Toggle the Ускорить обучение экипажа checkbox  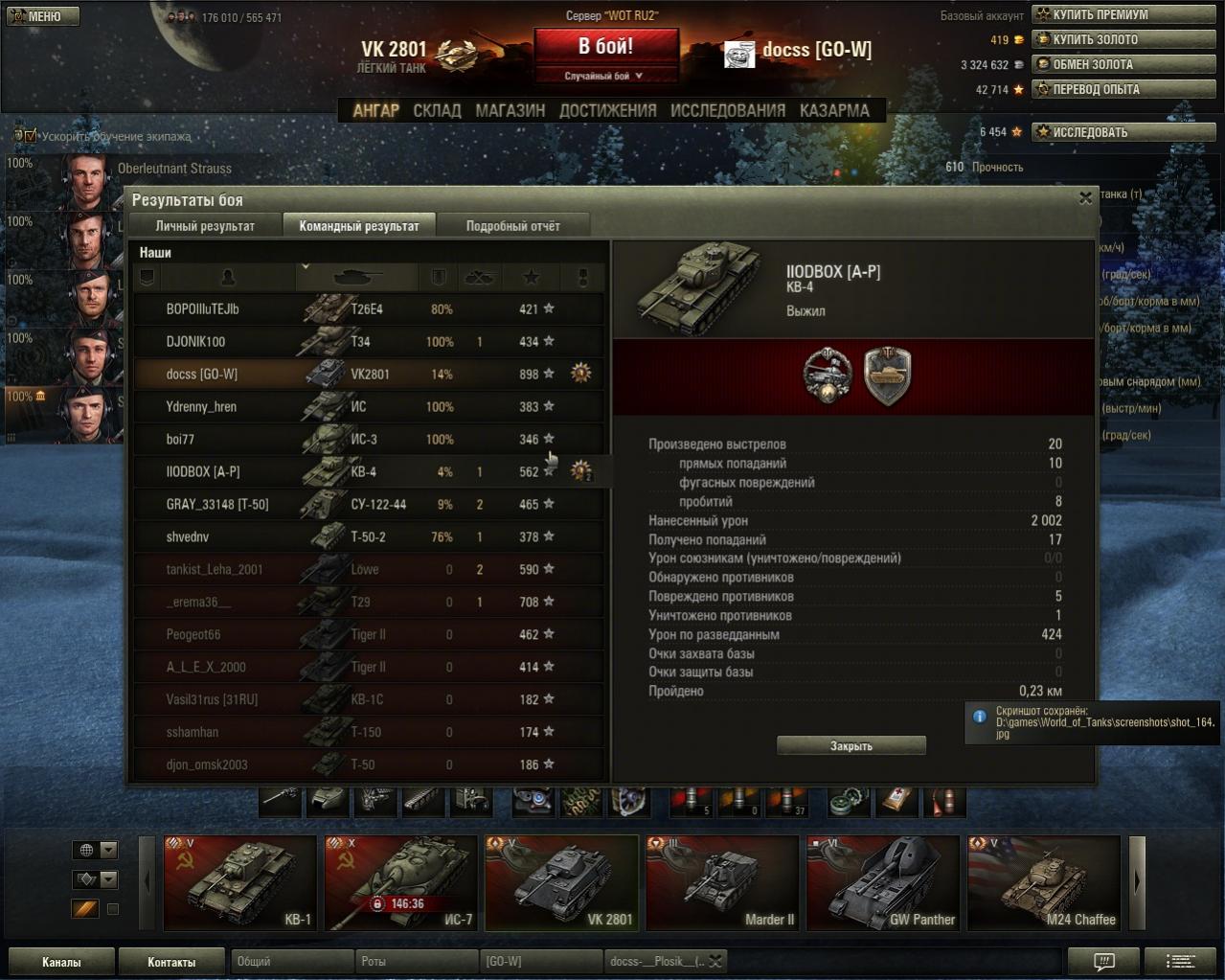[30, 136]
